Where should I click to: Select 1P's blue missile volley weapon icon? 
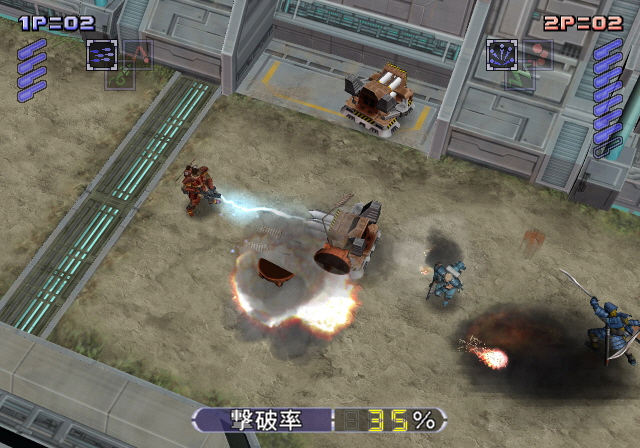(x=101, y=55)
